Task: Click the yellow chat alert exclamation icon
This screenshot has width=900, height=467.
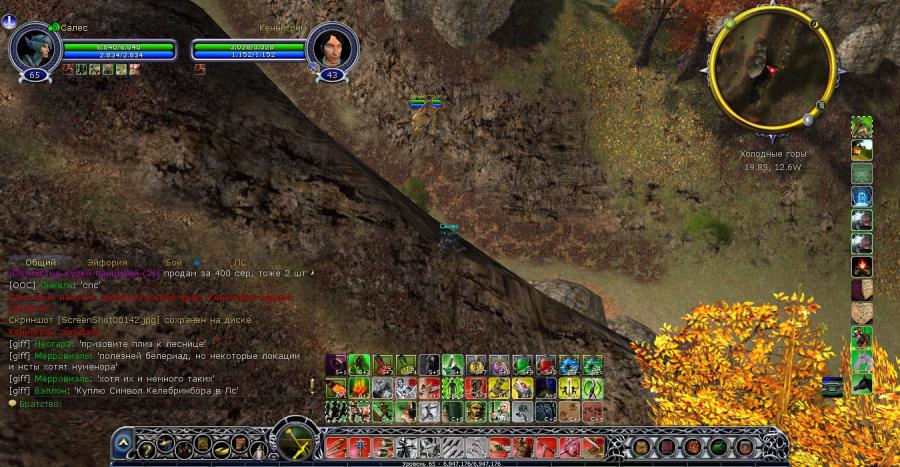Action: click(x=312, y=386)
